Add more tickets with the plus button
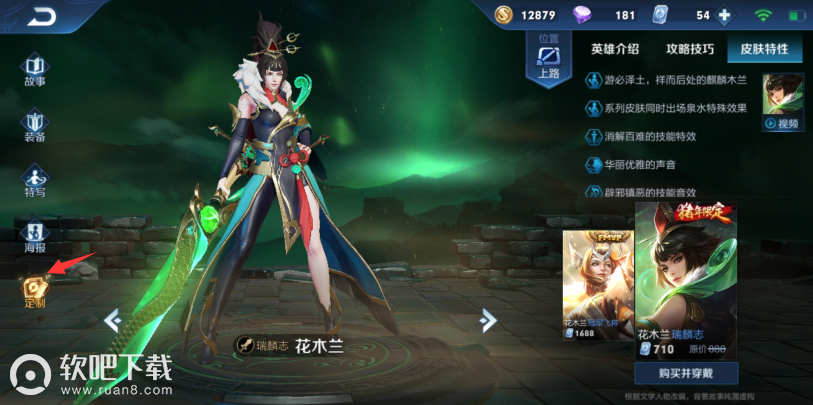 (725, 15)
